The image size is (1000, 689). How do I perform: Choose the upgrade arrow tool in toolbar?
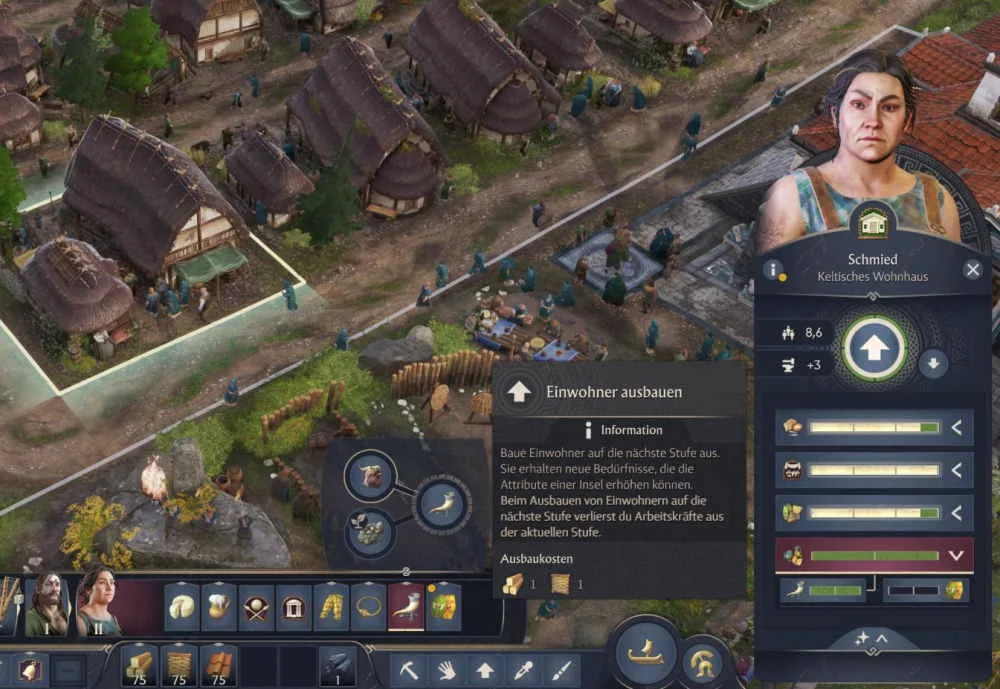(484, 668)
